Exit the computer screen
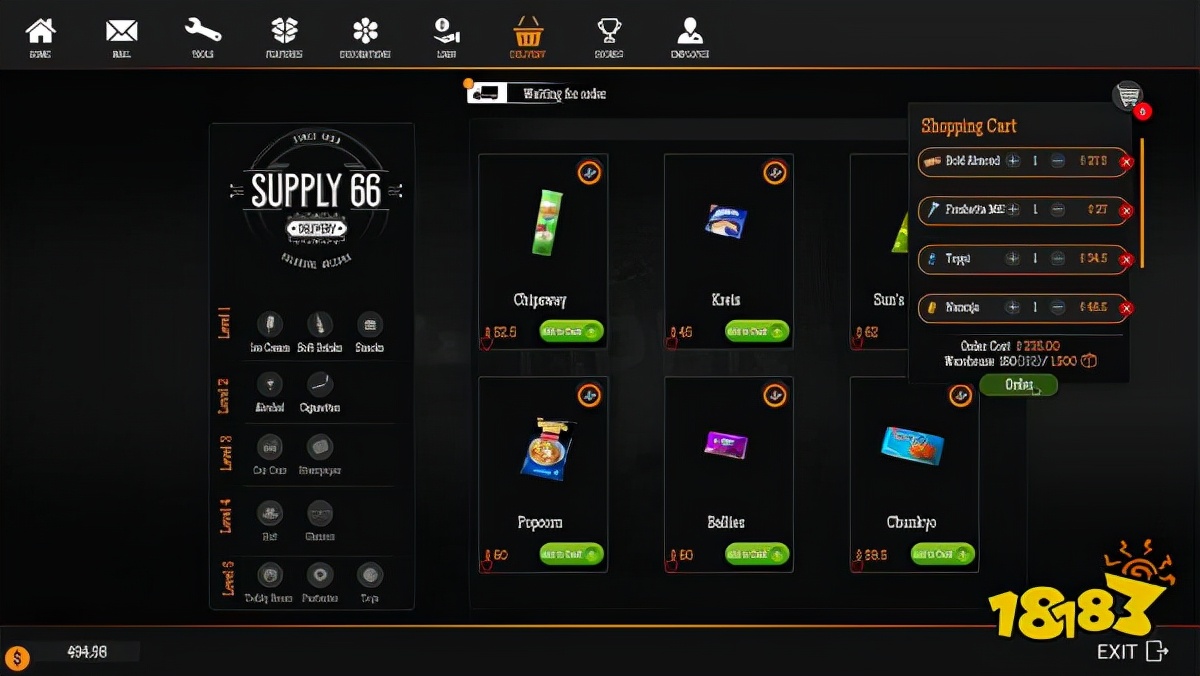The image size is (1200, 676). (x=1132, y=652)
